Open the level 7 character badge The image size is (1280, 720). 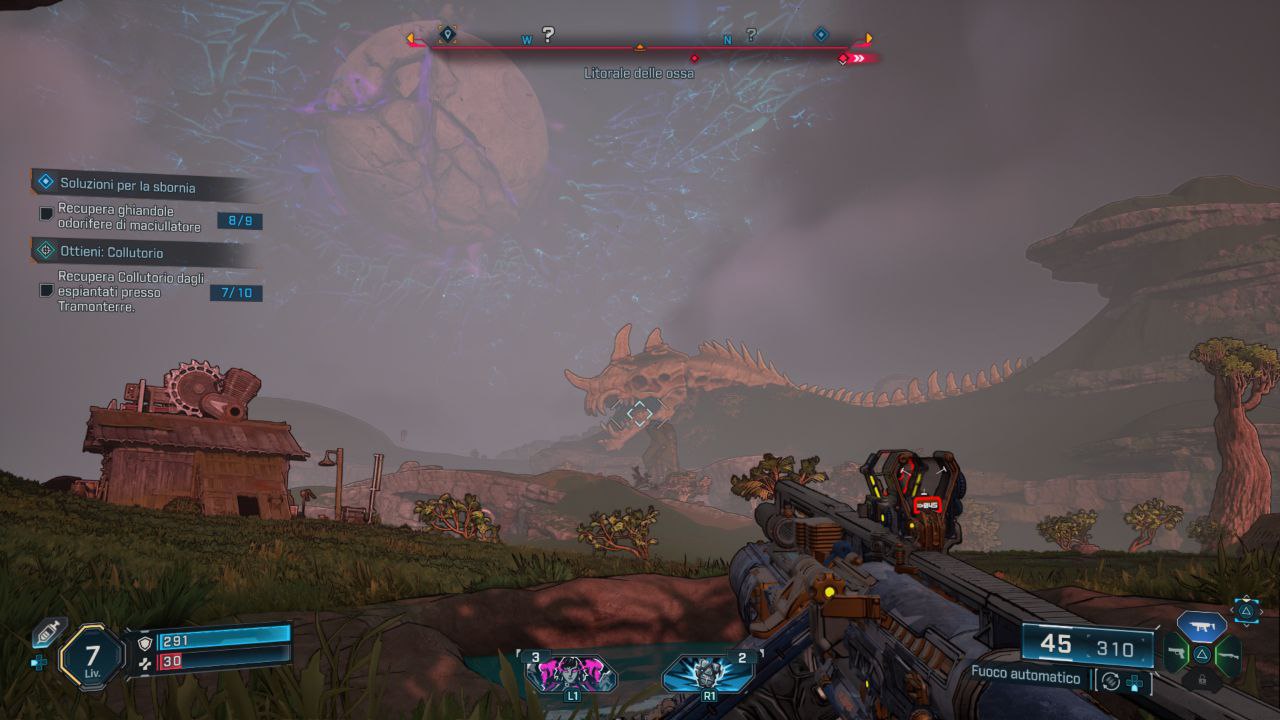92,657
